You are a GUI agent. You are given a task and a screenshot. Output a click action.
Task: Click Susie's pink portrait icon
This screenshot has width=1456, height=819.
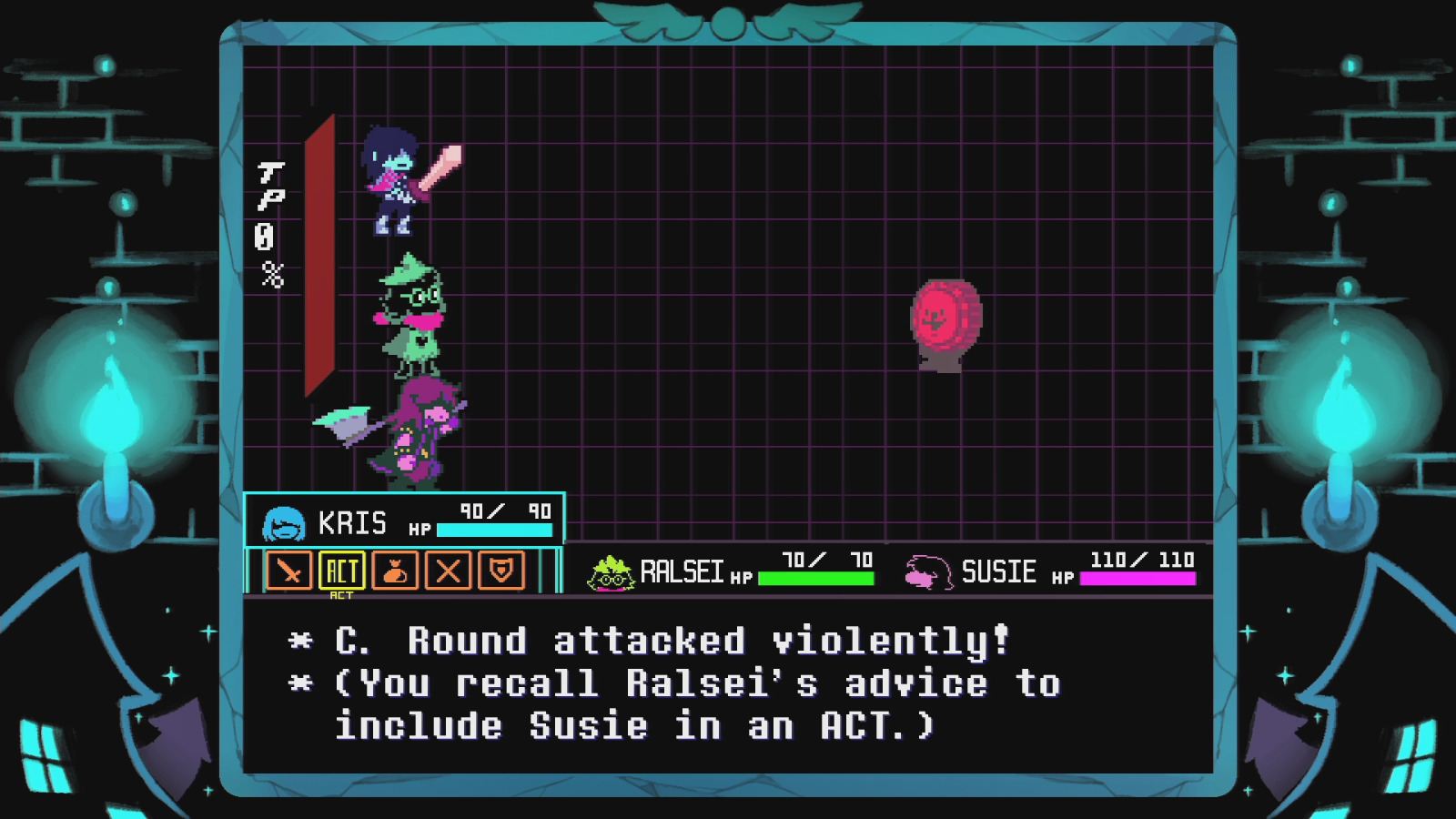tap(926, 571)
